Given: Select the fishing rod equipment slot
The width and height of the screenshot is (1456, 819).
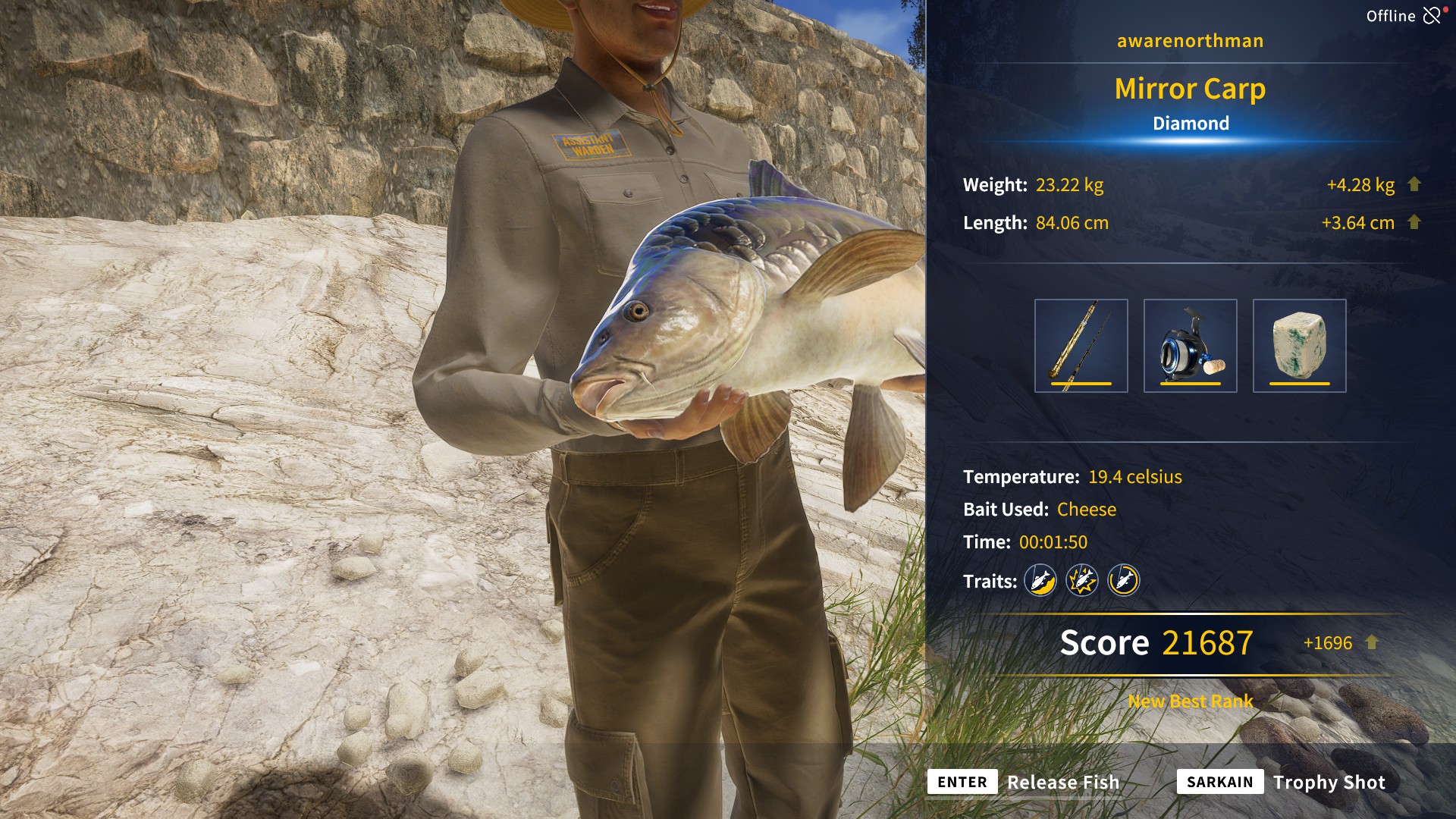Looking at the screenshot, I should point(1081,345).
